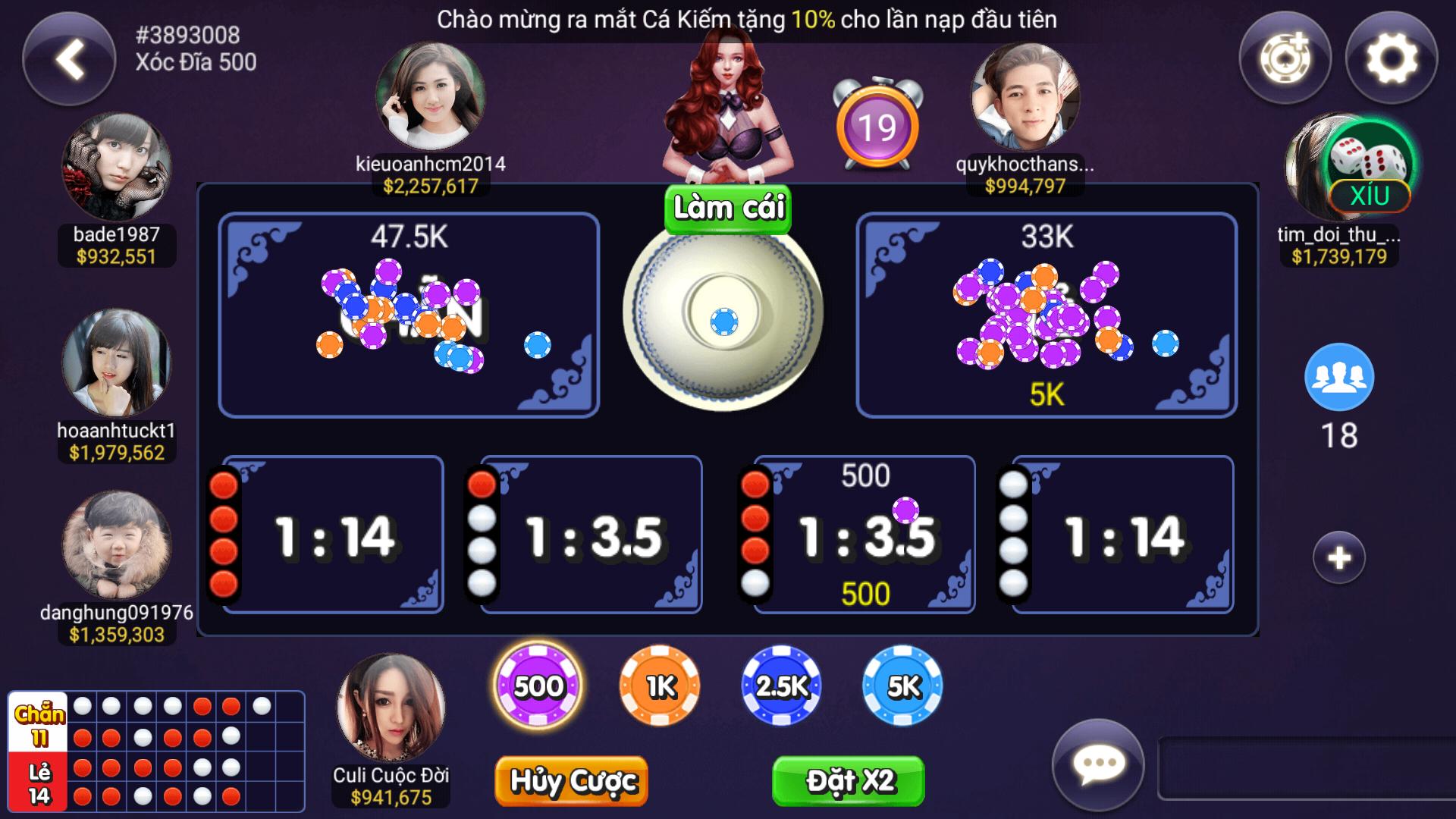Click the empty chat message bar

point(1304,767)
